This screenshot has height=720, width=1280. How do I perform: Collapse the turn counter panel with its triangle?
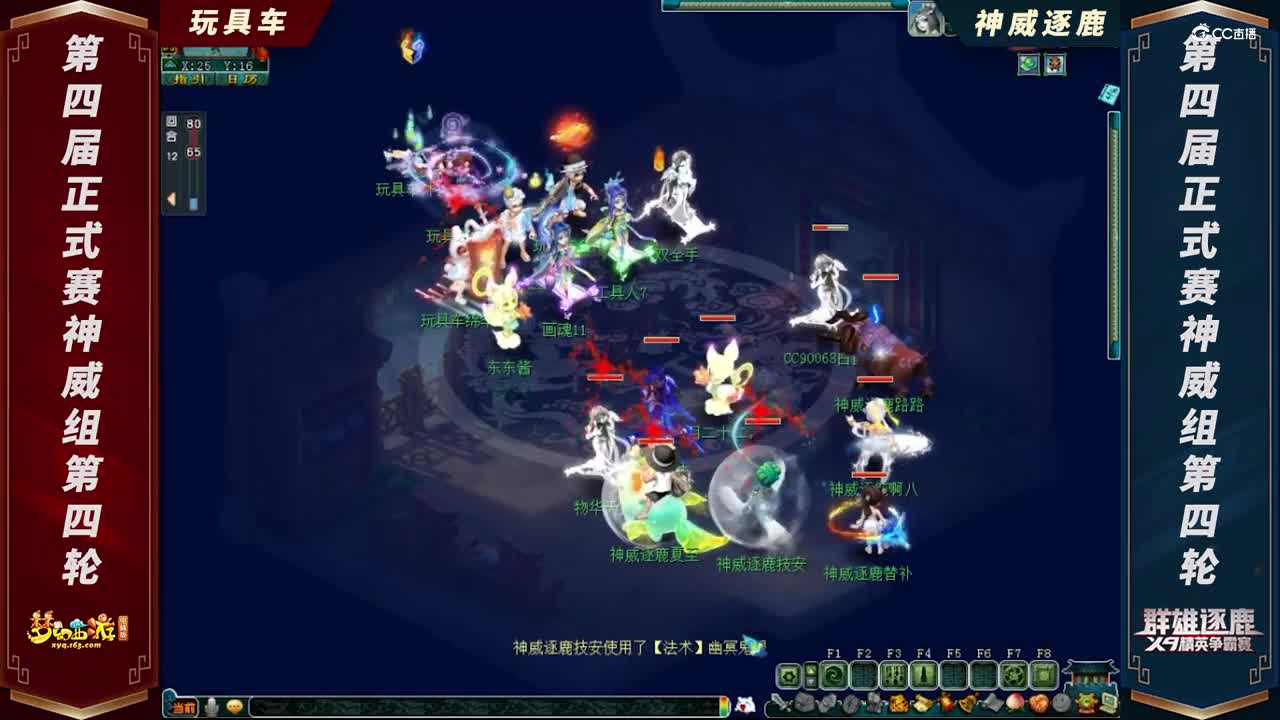[170, 200]
